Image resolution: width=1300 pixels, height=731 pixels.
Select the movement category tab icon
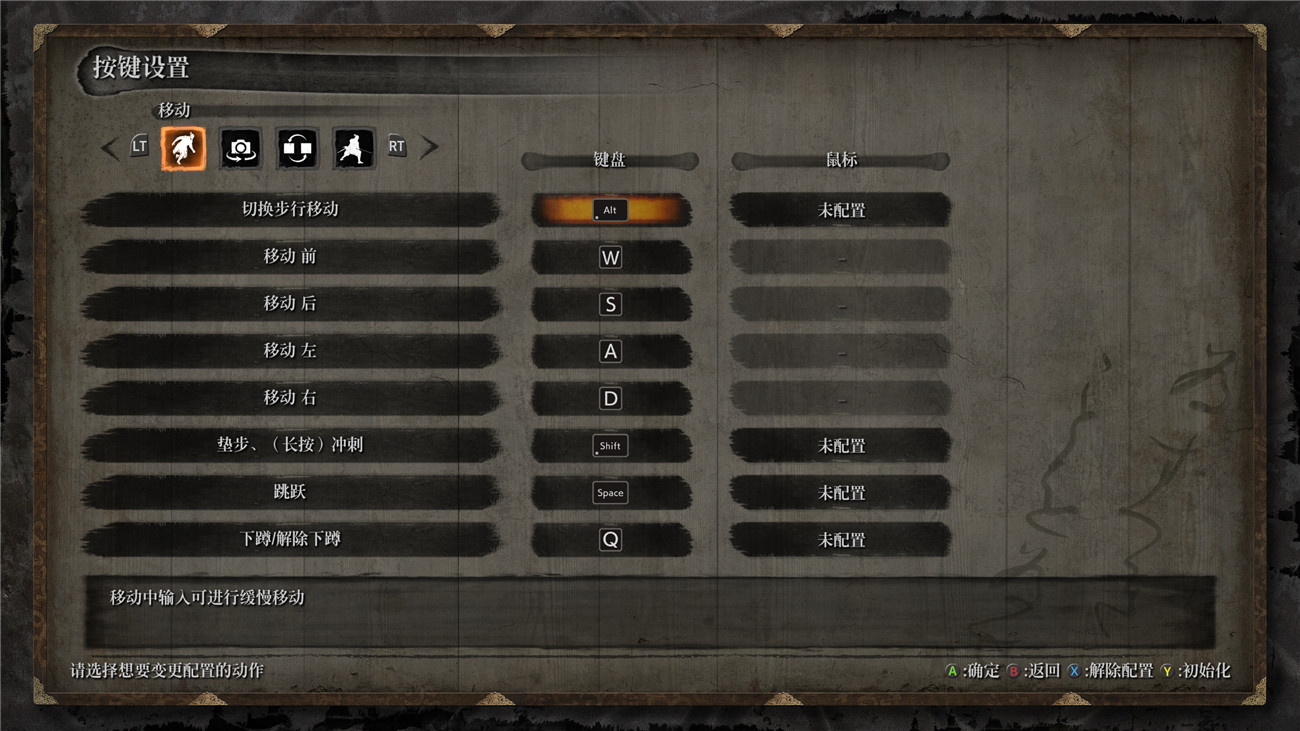pos(183,148)
